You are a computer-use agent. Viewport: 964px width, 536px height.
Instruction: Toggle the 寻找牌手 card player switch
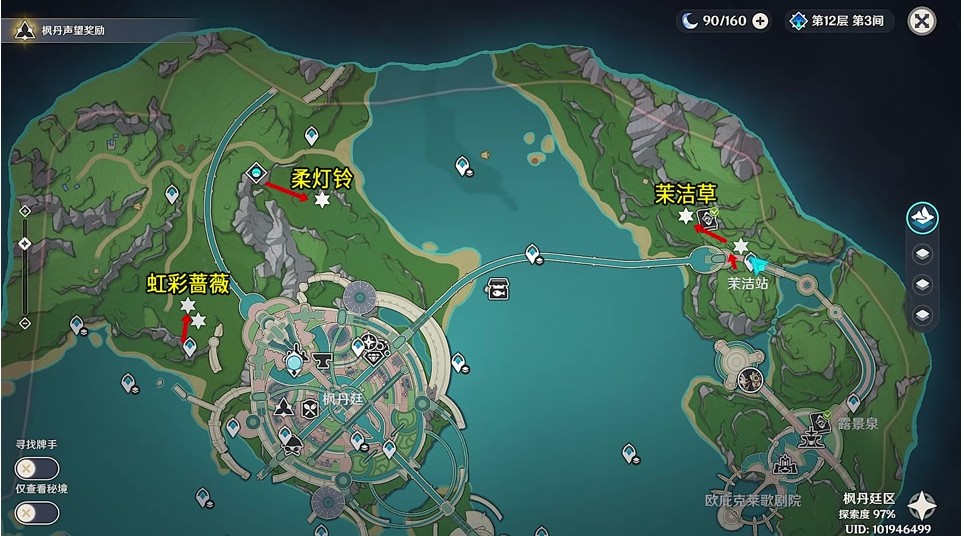point(37,468)
